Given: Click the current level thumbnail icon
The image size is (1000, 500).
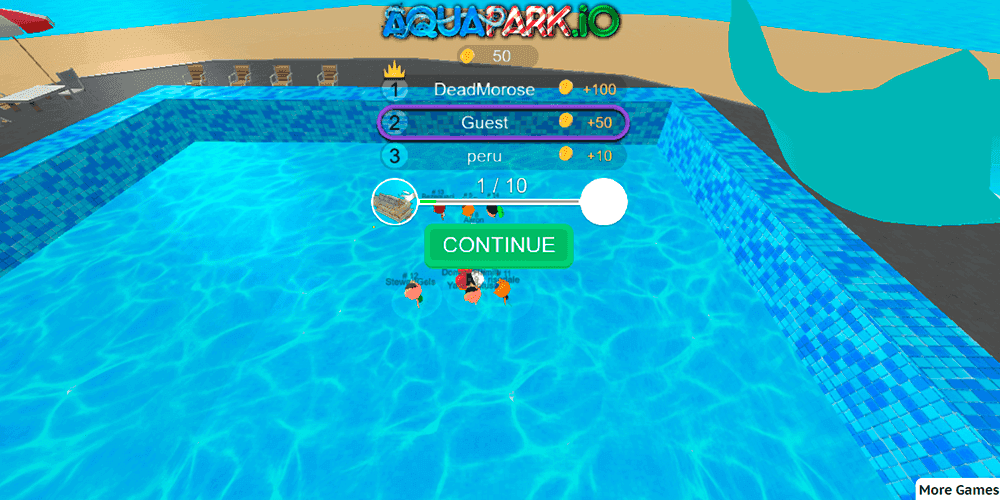Looking at the screenshot, I should [x=394, y=202].
